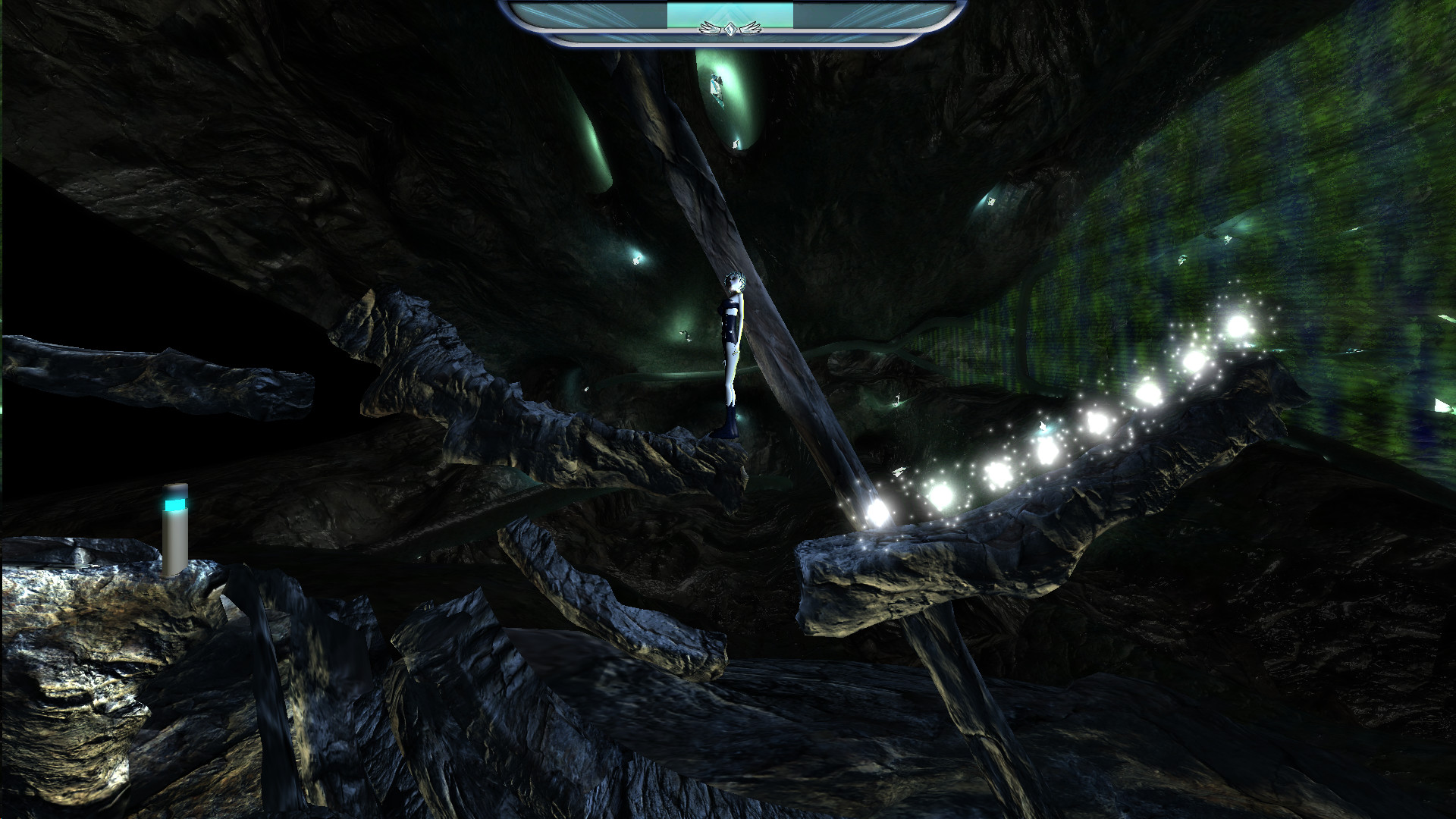1456x819 pixels.
Task: Select the diamond gem icon between the wings
Action: click(730, 30)
